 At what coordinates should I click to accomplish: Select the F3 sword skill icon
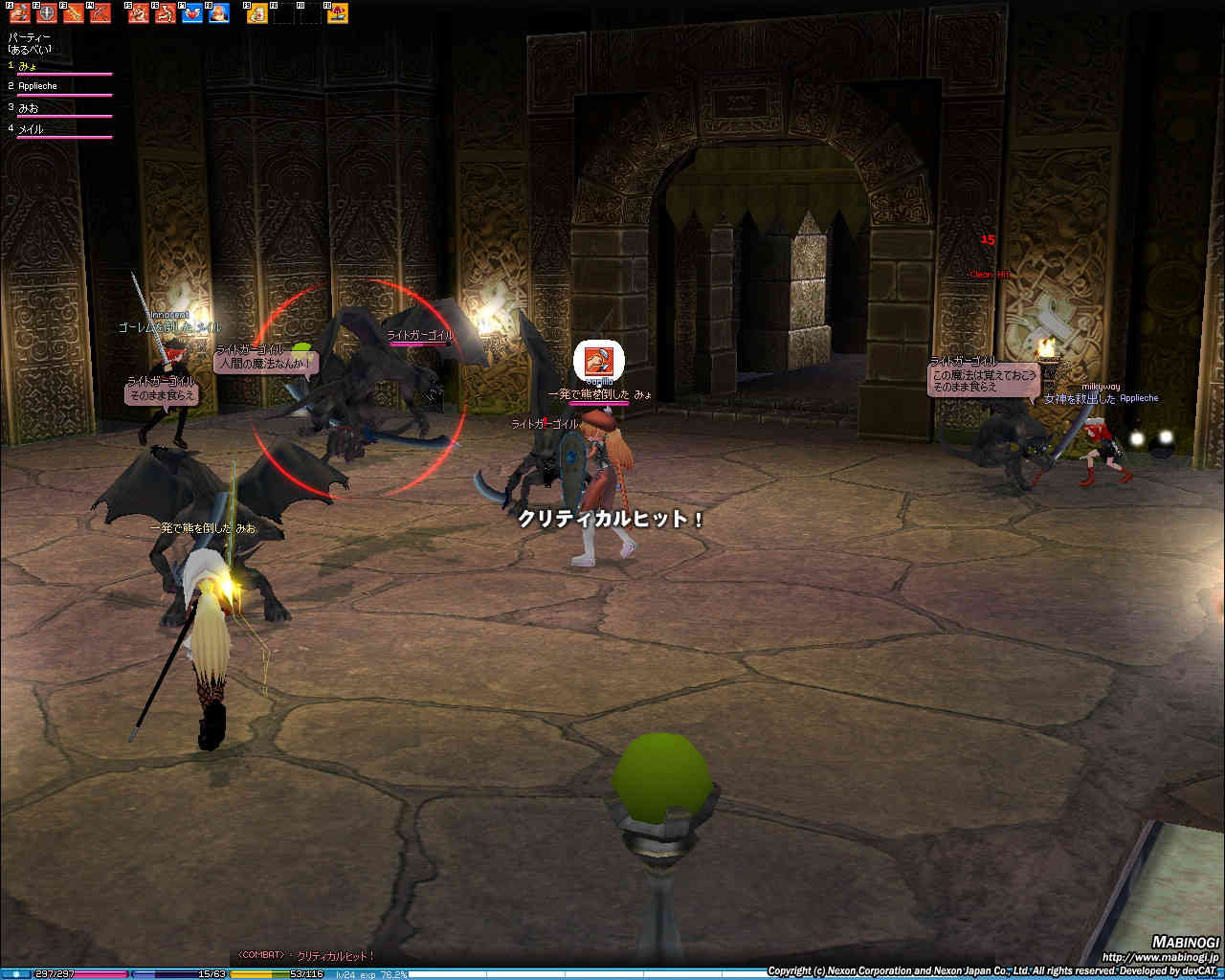73,12
